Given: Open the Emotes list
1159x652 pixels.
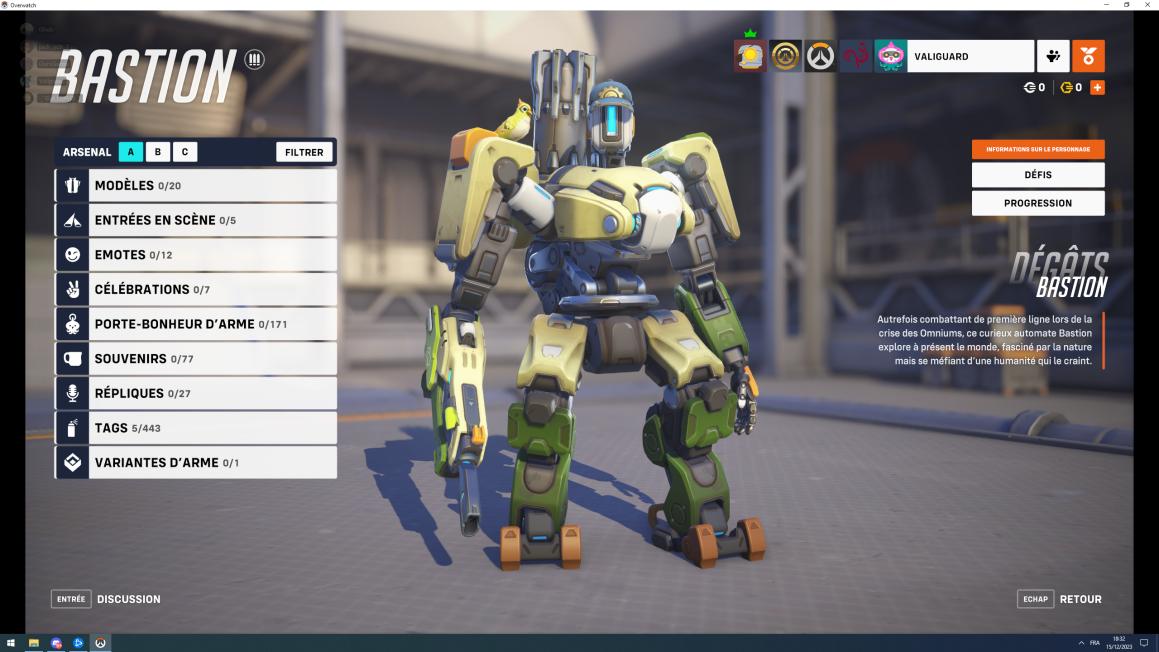Looking at the screenshot, I should [196, 255].
